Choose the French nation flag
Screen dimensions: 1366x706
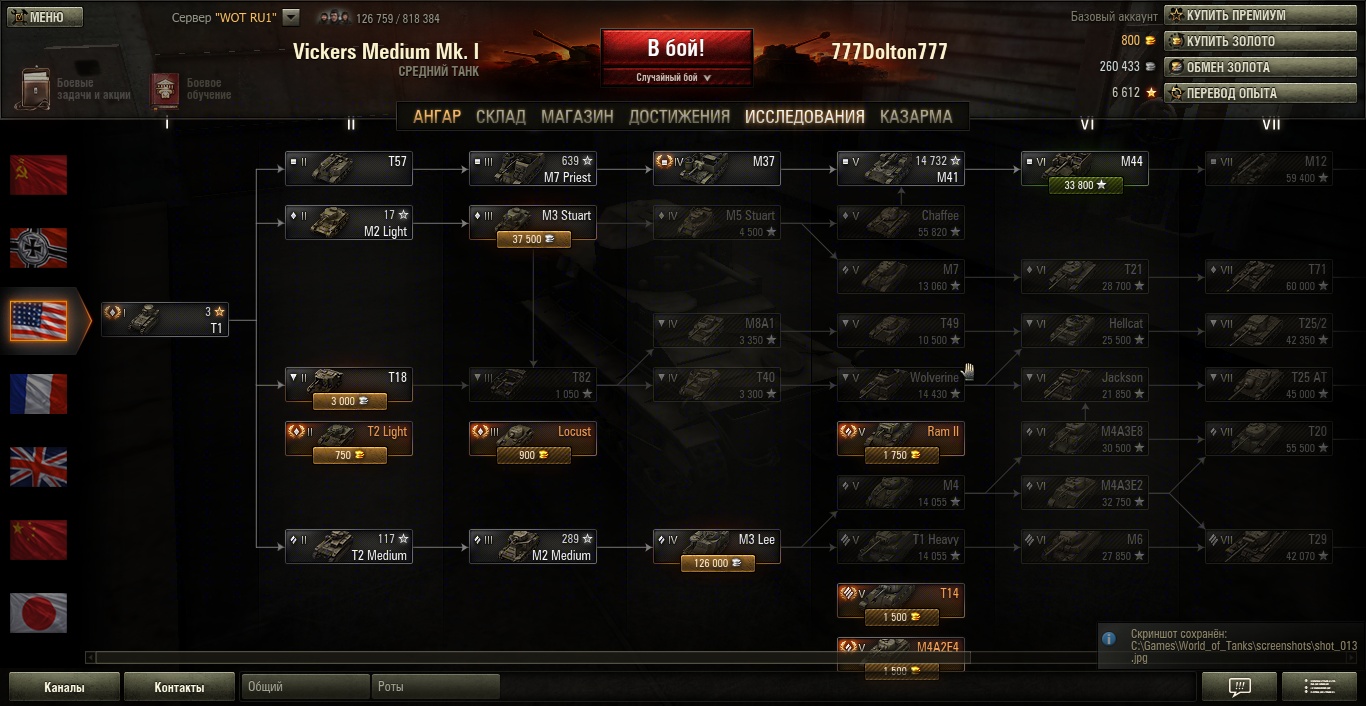38,393
